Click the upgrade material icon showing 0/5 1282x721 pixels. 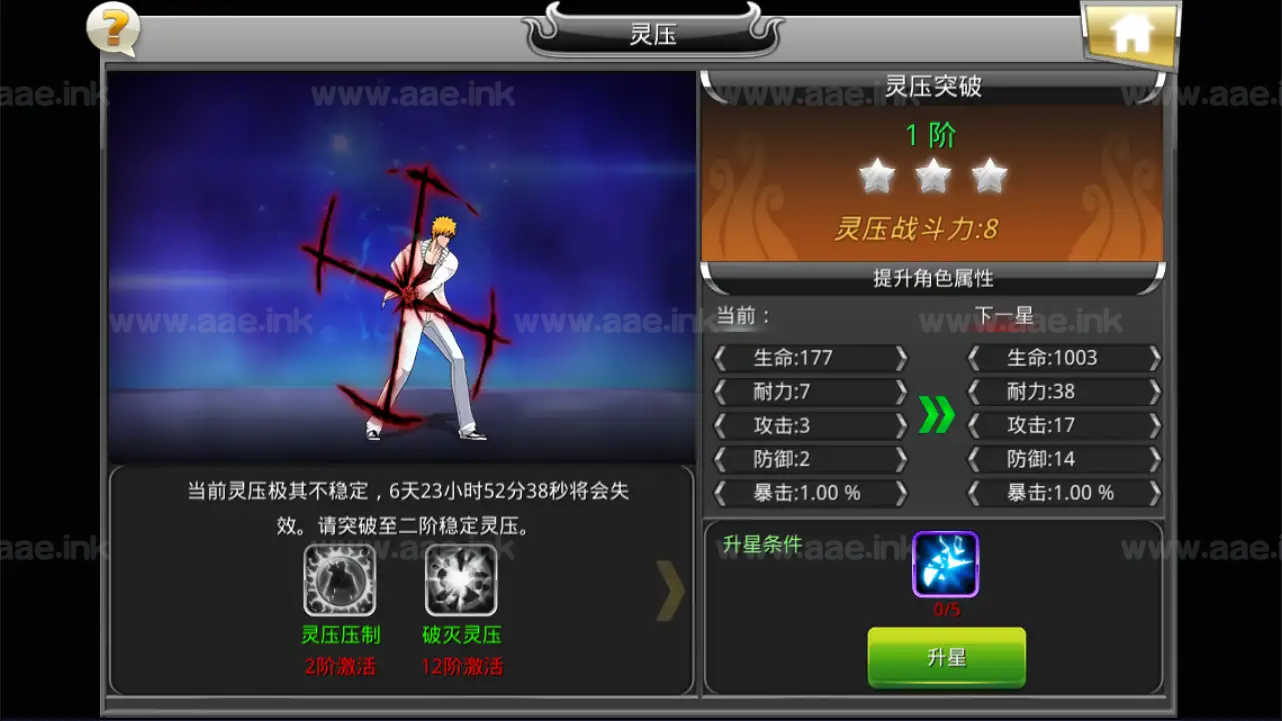click(x=944, y=565)
